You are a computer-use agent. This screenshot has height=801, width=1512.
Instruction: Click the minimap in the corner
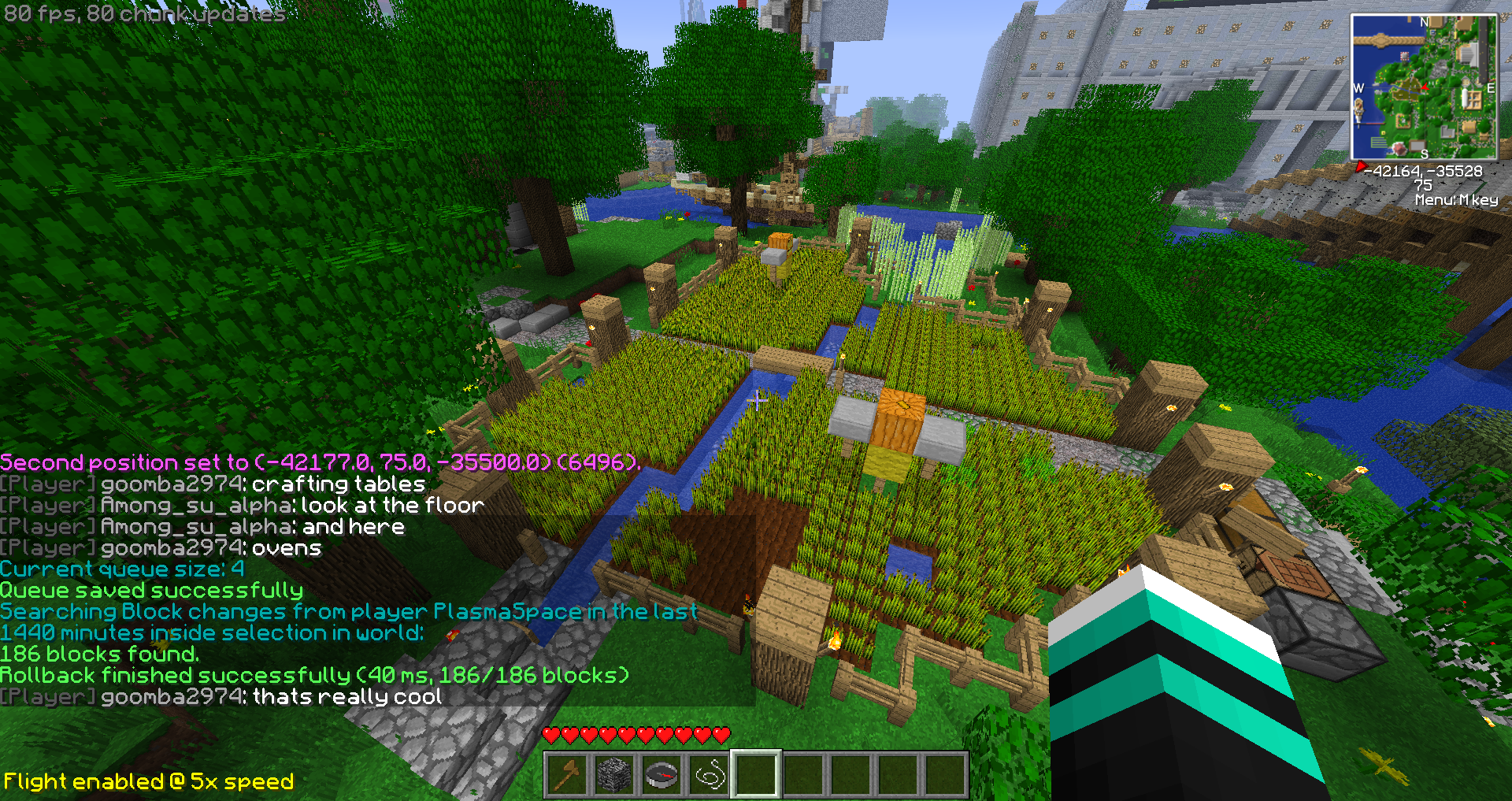click(1423, 87)
